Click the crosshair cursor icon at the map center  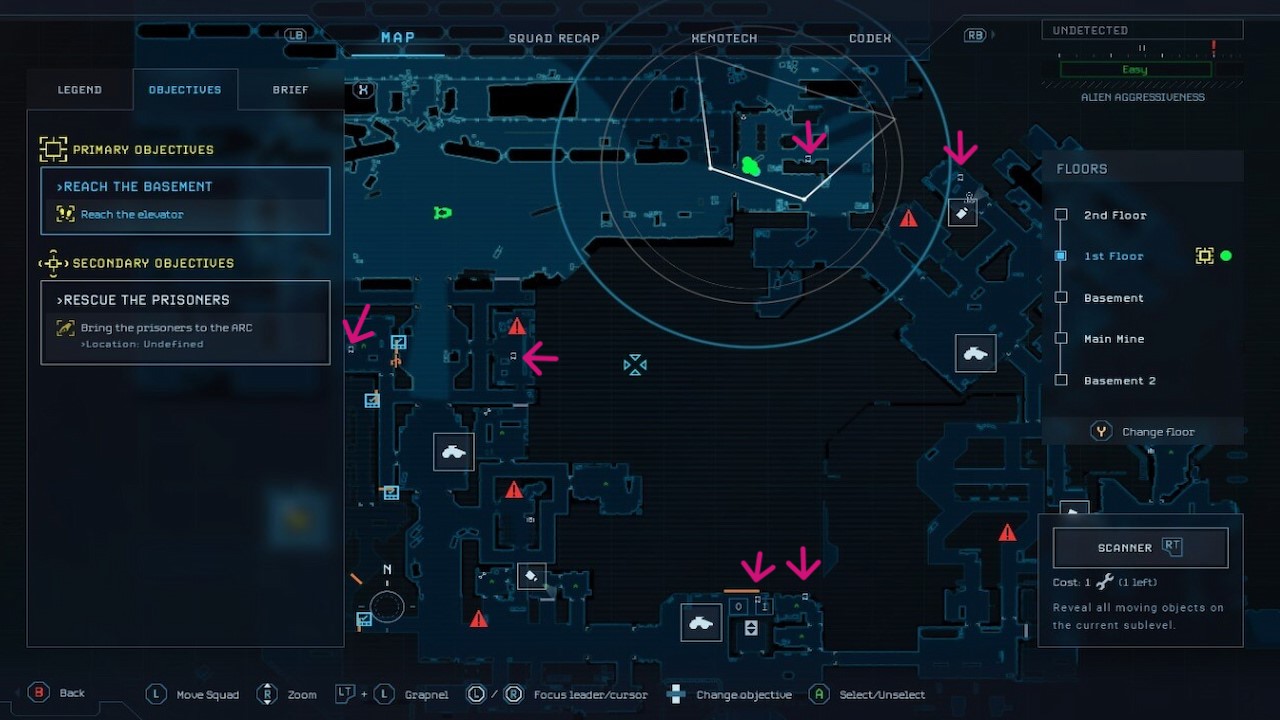coord(635,365)
